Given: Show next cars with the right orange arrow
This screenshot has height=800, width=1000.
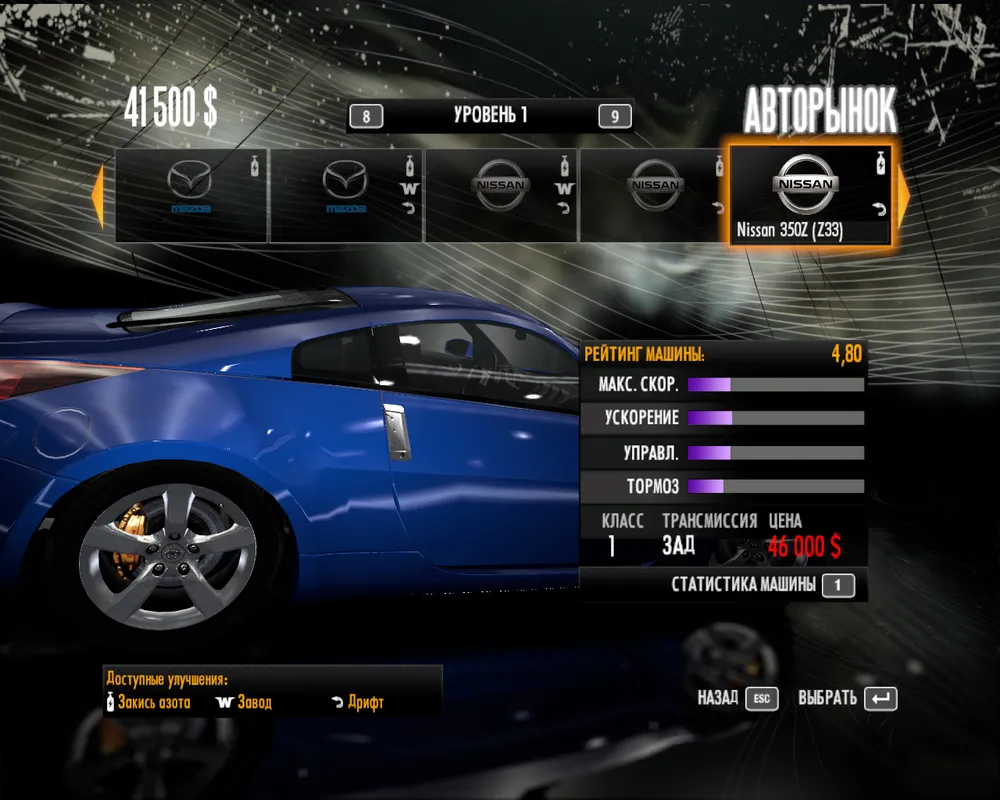Looking at the screenshot, I should [902, 196].
